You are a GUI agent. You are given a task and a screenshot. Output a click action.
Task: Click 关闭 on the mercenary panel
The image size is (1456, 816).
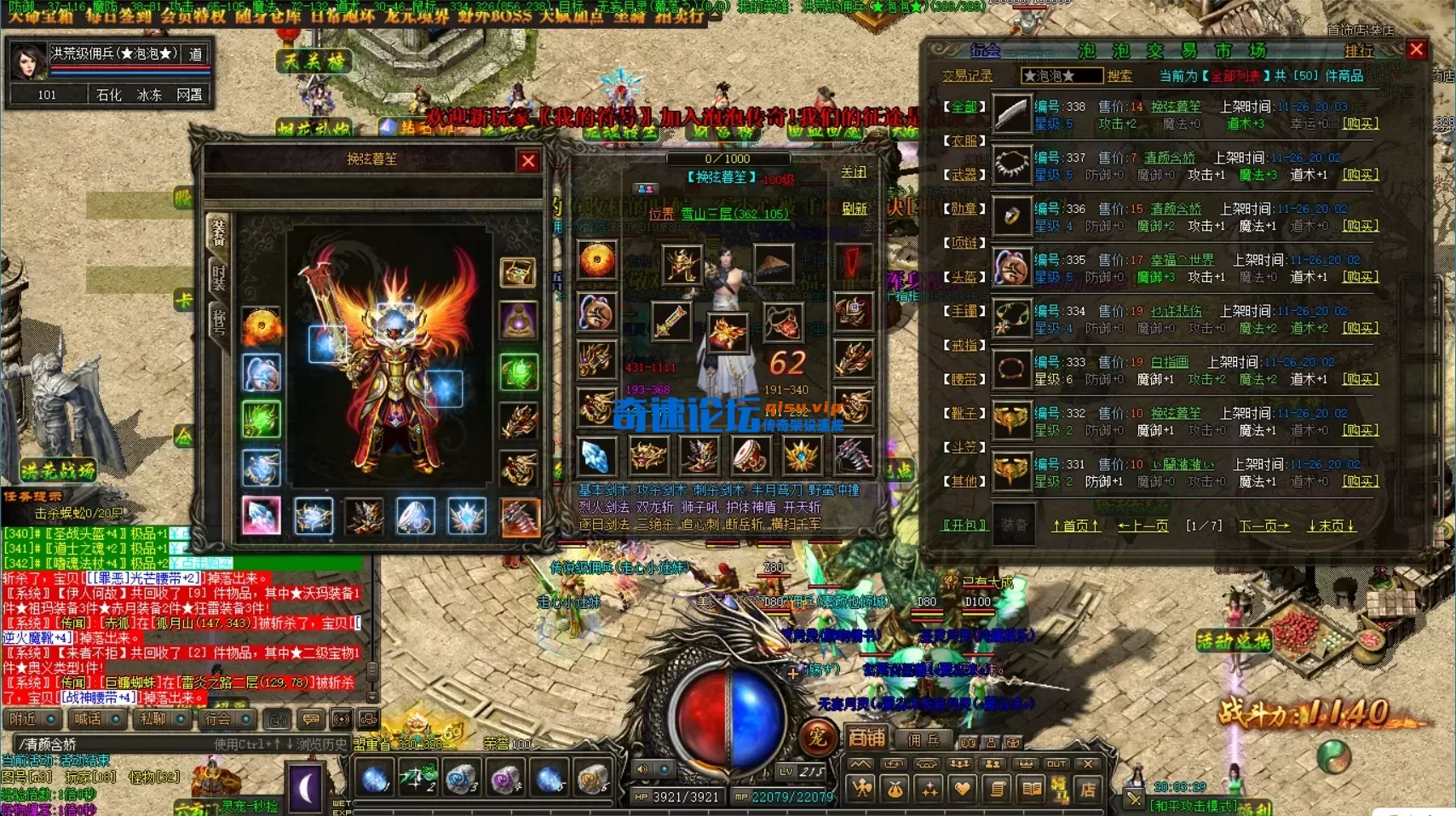click(853, 172)
